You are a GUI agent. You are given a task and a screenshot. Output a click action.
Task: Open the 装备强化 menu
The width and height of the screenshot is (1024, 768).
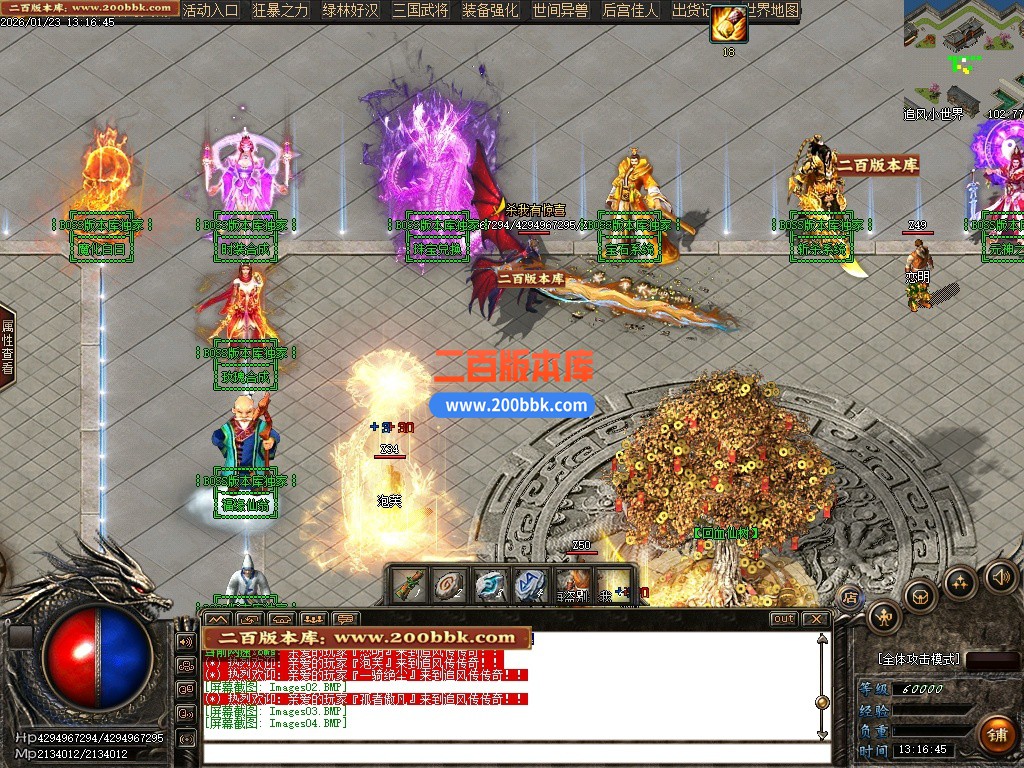(x=490, y=11)
